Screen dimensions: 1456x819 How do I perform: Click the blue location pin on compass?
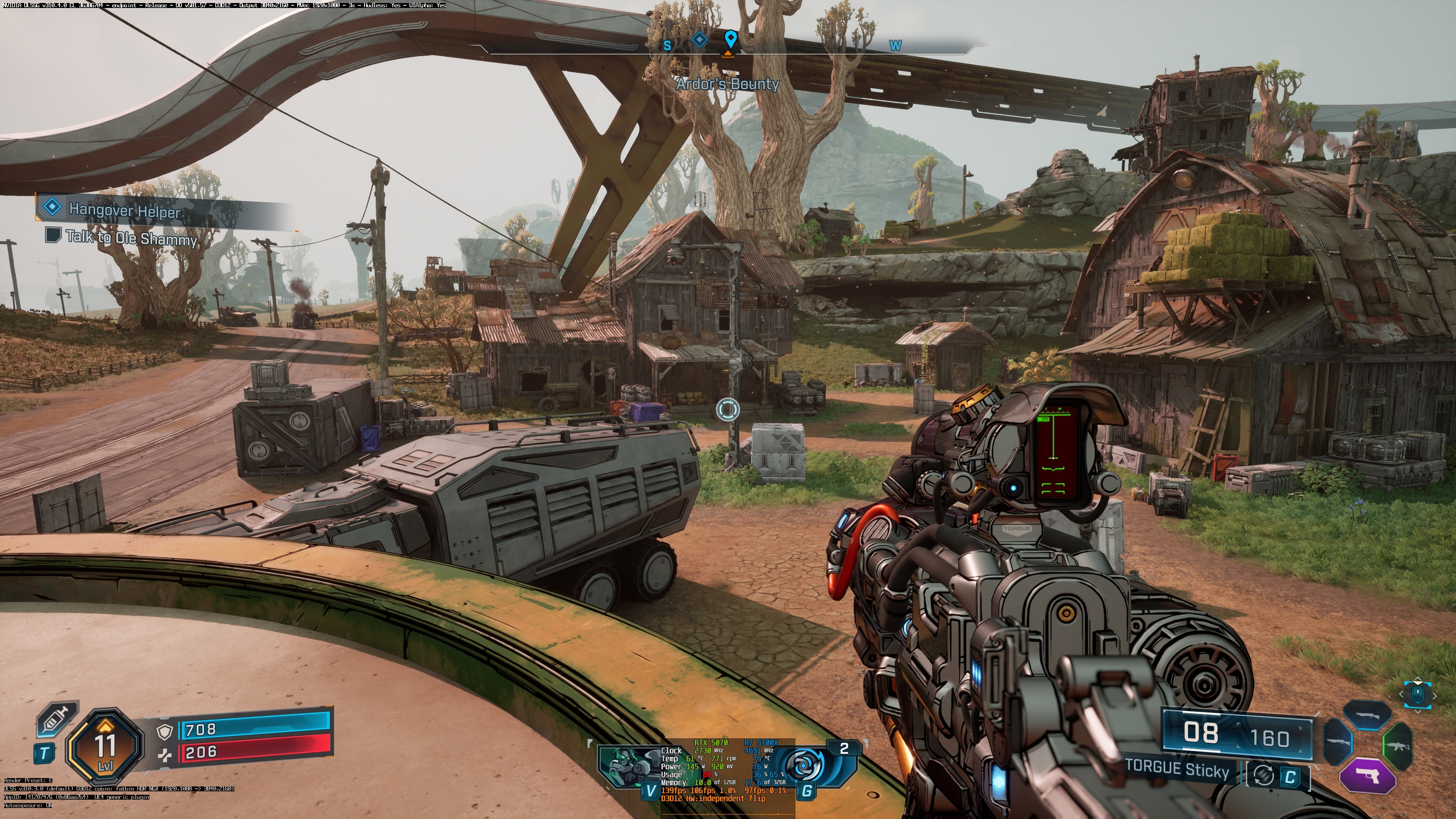(x=730, y=39)
